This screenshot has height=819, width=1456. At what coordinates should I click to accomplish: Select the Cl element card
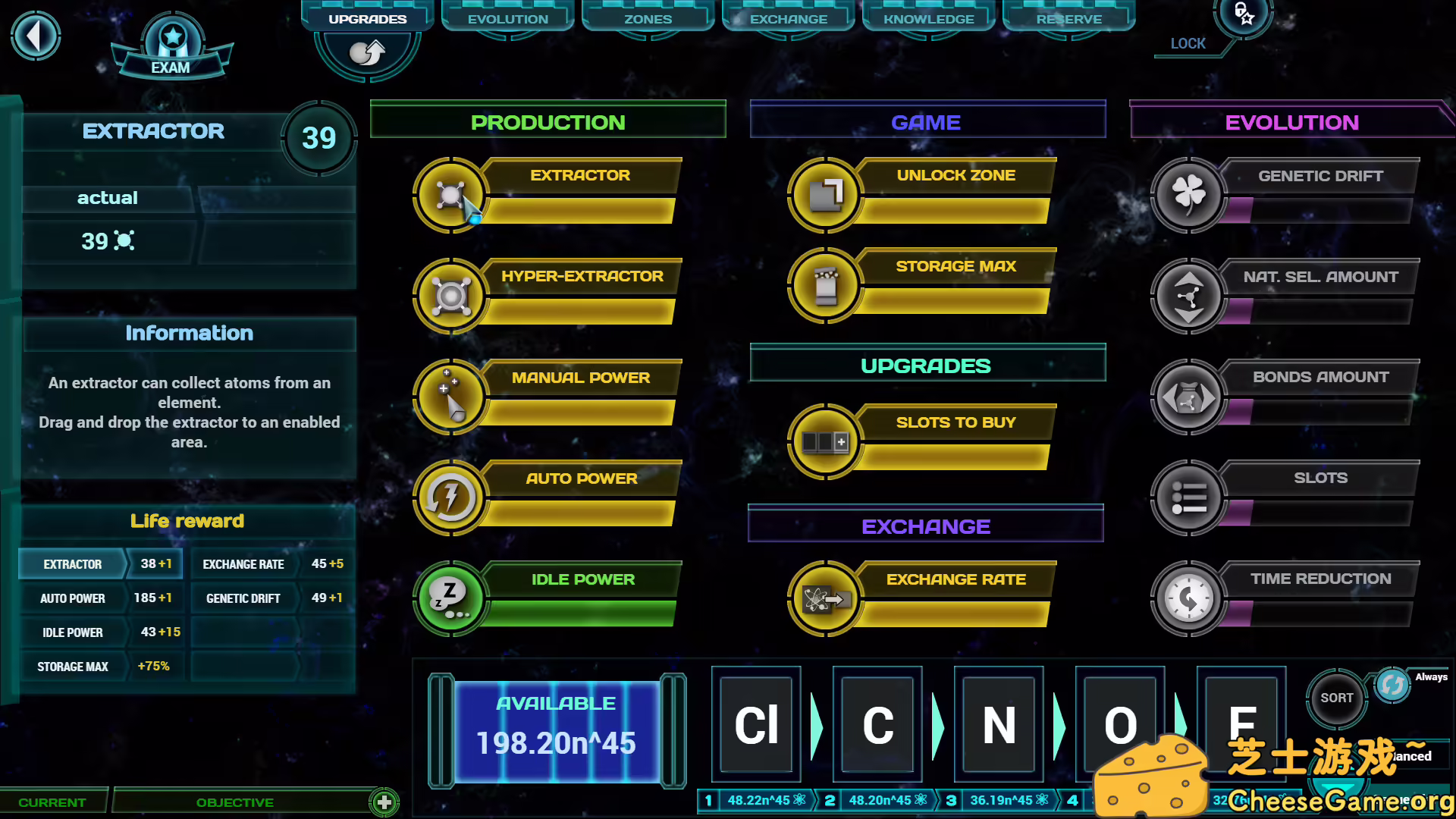[x=755, y=724]
